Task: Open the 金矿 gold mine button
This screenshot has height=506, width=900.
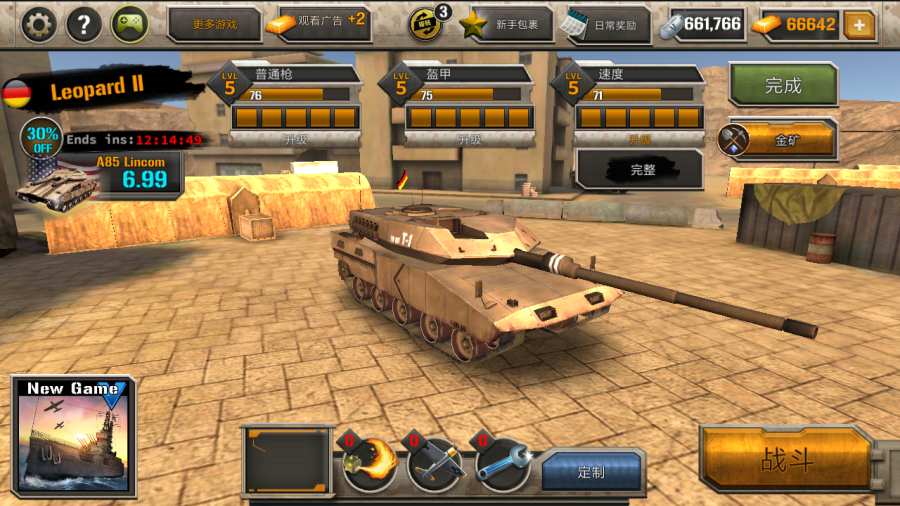Action: [x=777, y=140]
